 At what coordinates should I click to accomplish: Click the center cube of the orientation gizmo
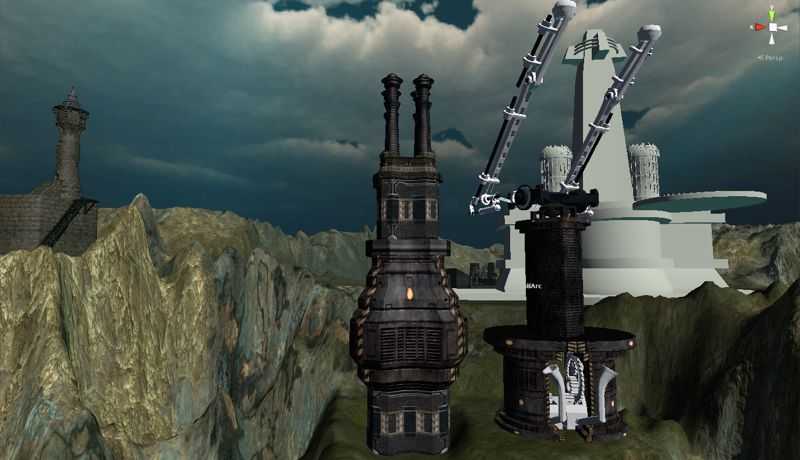point(771,28)
